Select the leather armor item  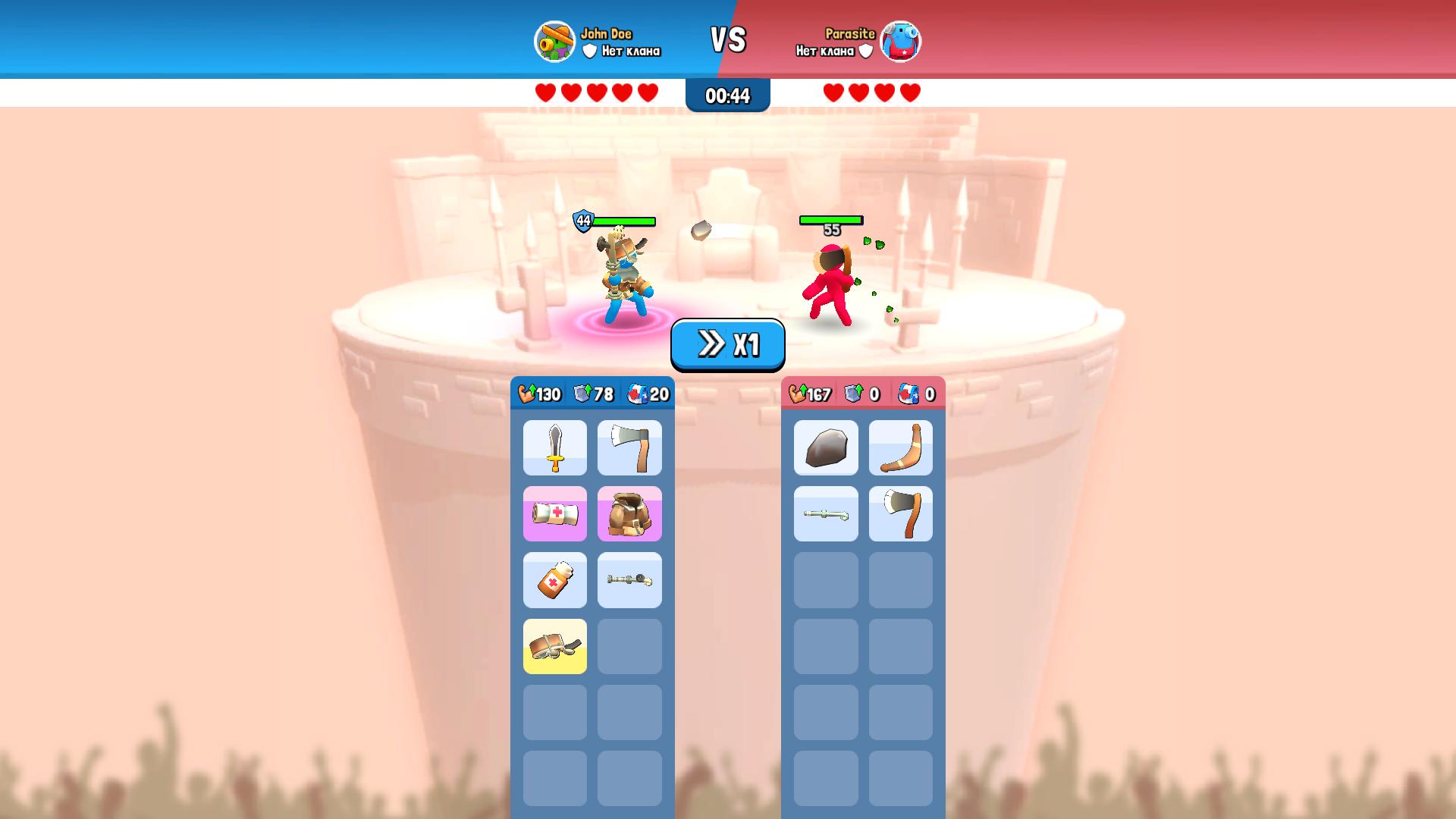629,514
